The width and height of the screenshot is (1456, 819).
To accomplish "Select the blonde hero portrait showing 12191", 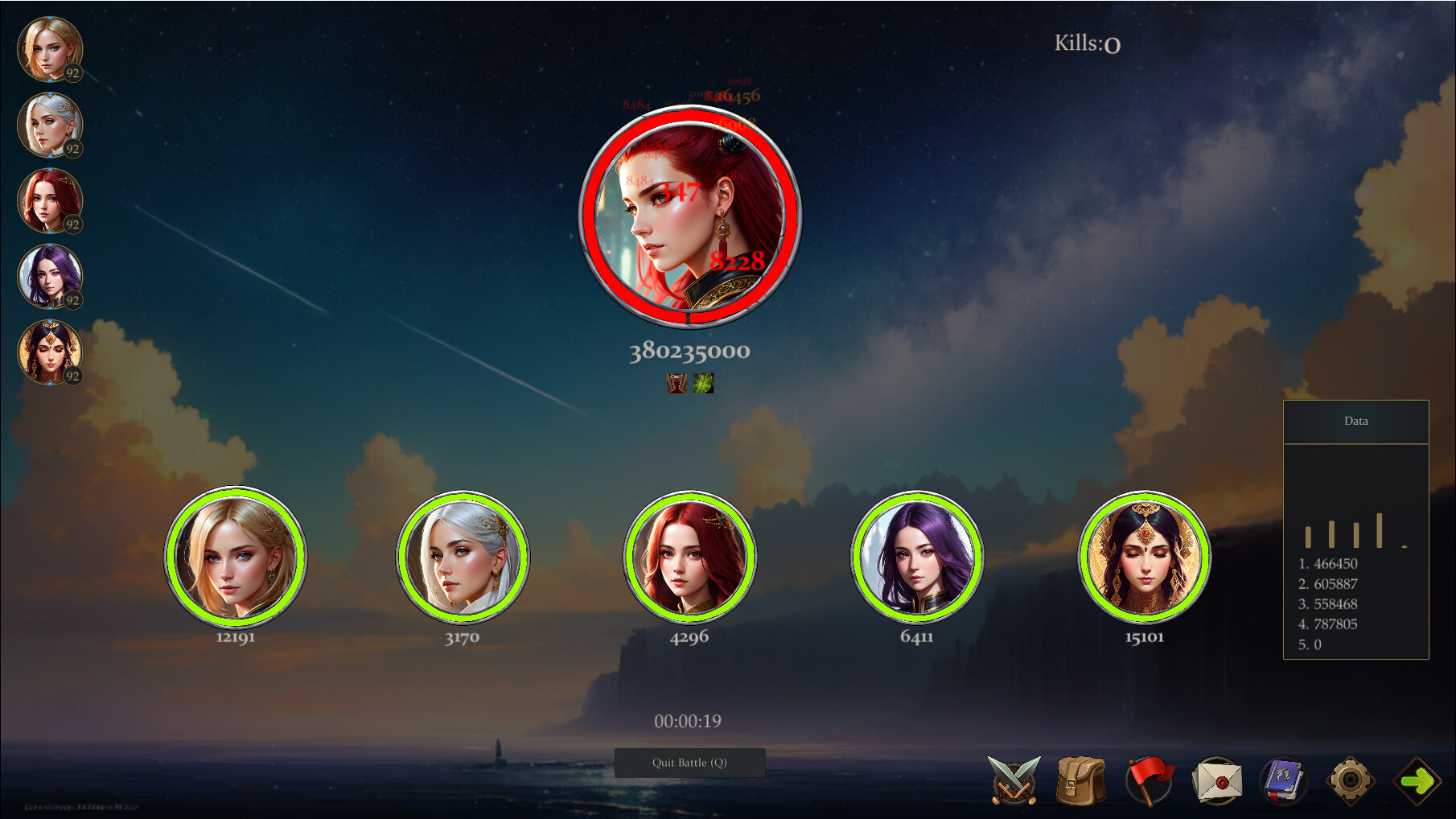I will tap(236, 558).
